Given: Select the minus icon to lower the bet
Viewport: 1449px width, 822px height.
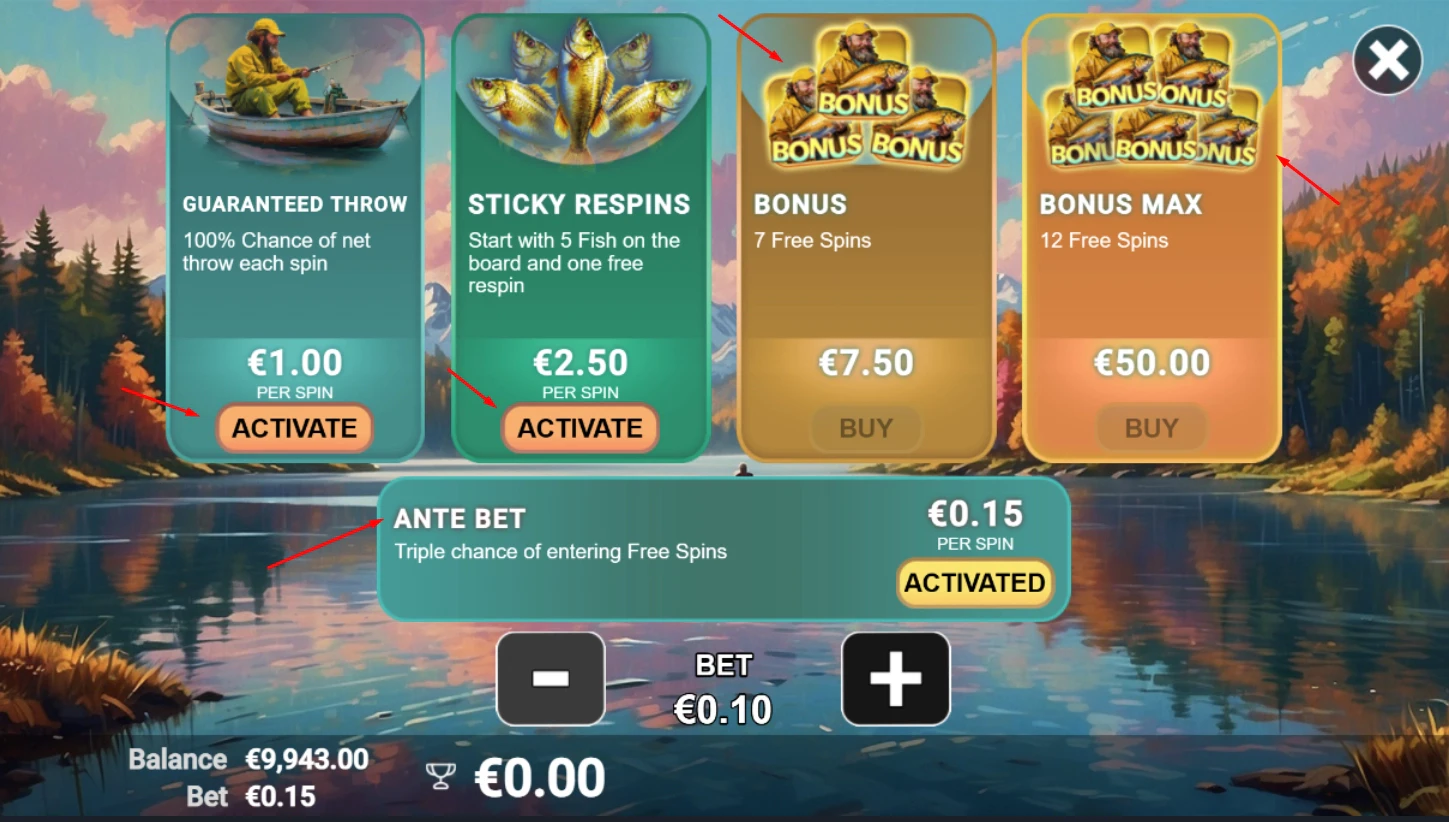Looking at the screenshot, I should point(549,679).
